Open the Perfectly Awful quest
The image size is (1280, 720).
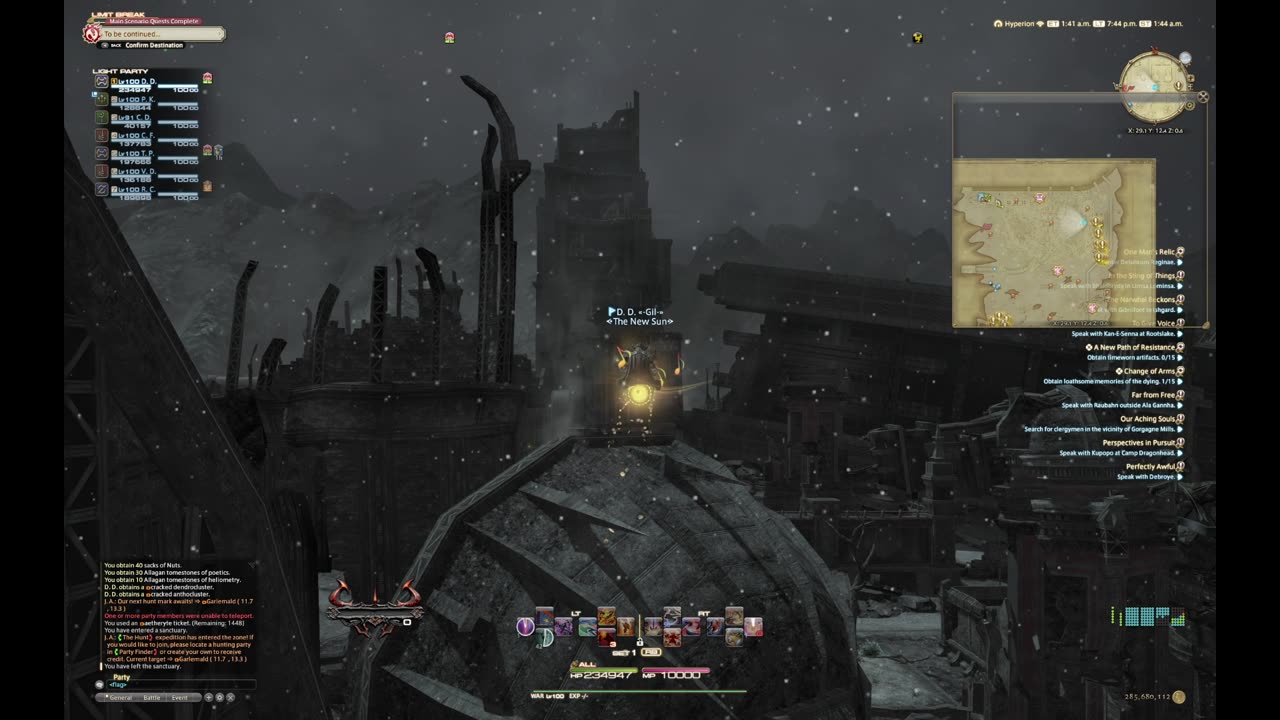(1150, 467)
